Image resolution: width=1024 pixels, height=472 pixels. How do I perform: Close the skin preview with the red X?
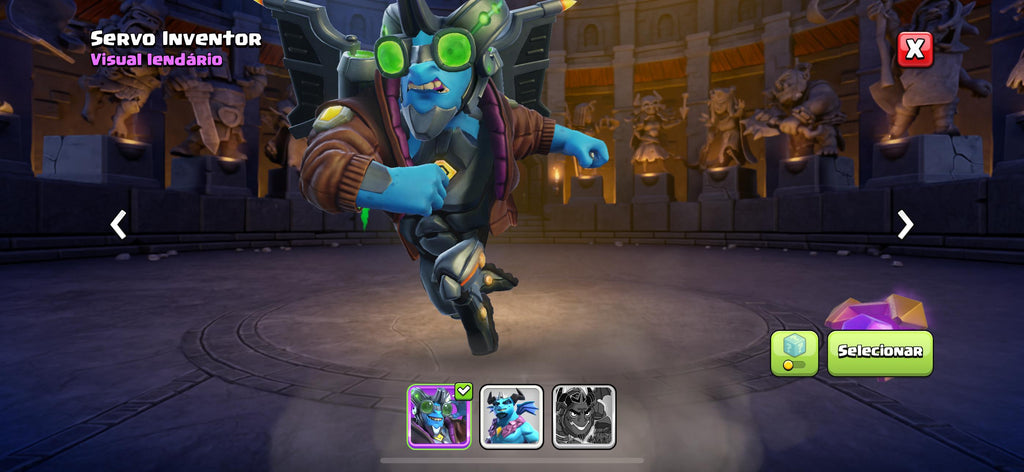(x=914, y=49)
